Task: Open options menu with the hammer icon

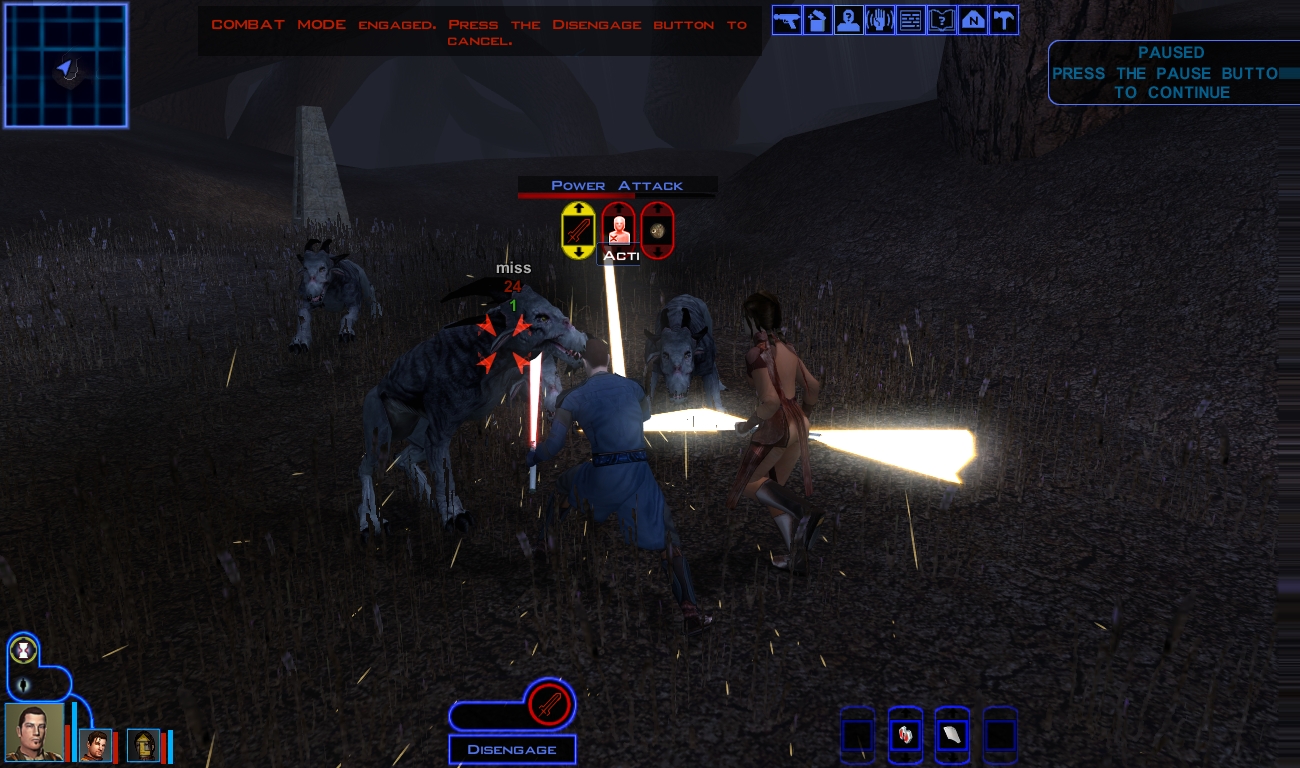Action: [x=1004, y=20]
